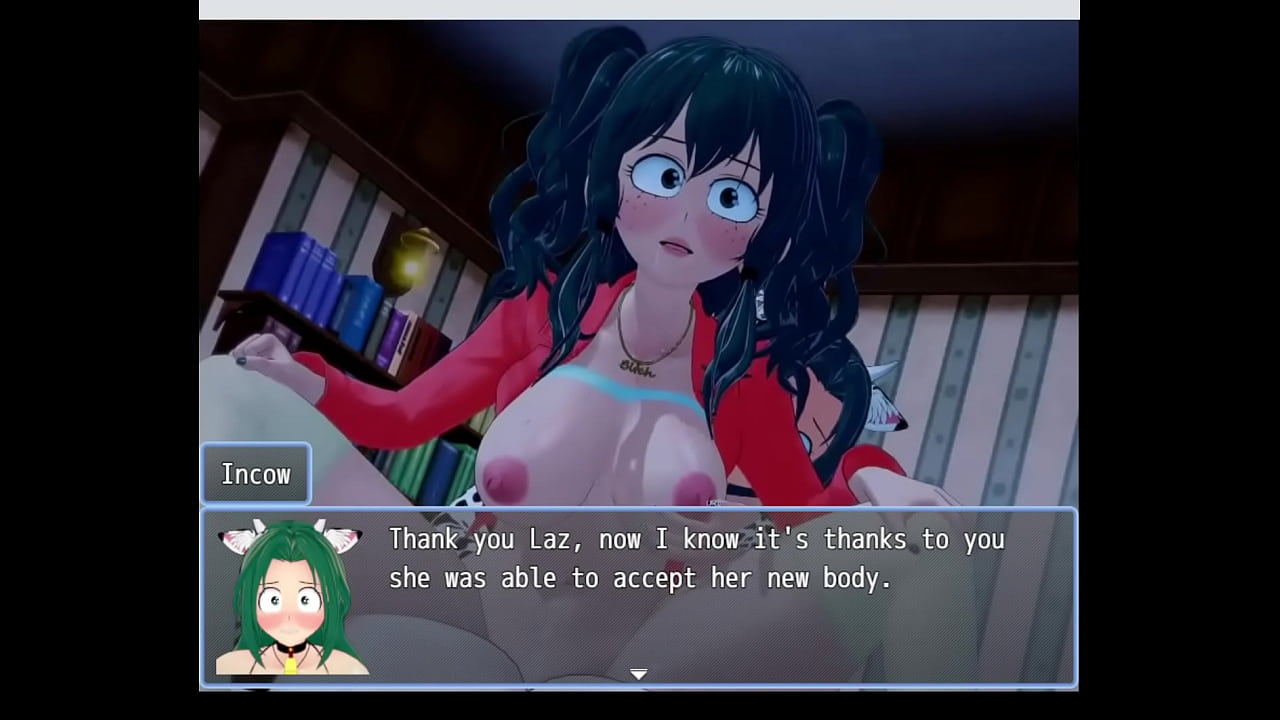The height and width of the screenshot is (720, 1280).
Task: Click the gradient edge of the name window
Action: (x=305, y=474)
